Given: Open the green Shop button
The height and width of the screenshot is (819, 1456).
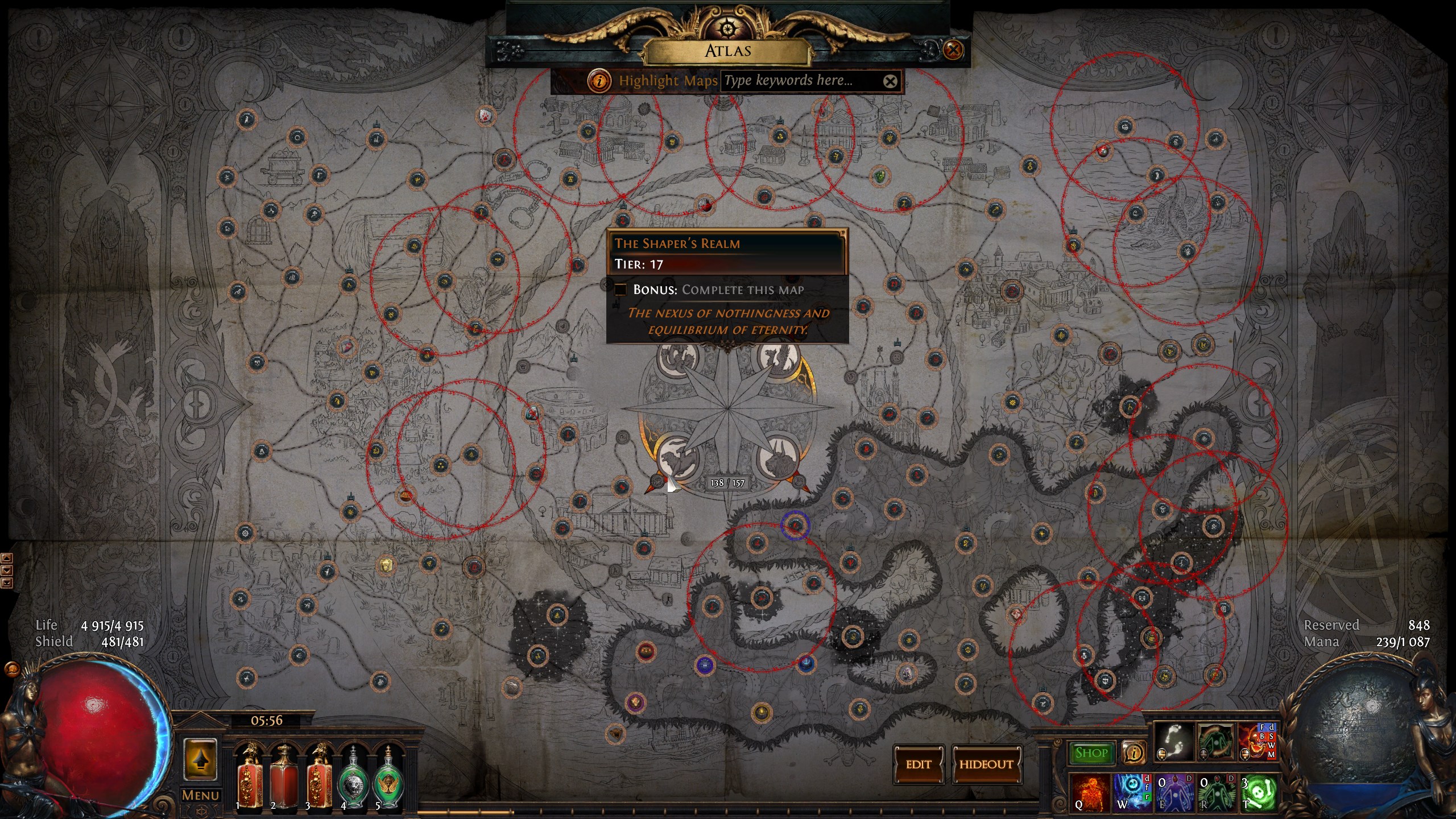Looking at the screenshot, I should click(x=1091, y=753).
